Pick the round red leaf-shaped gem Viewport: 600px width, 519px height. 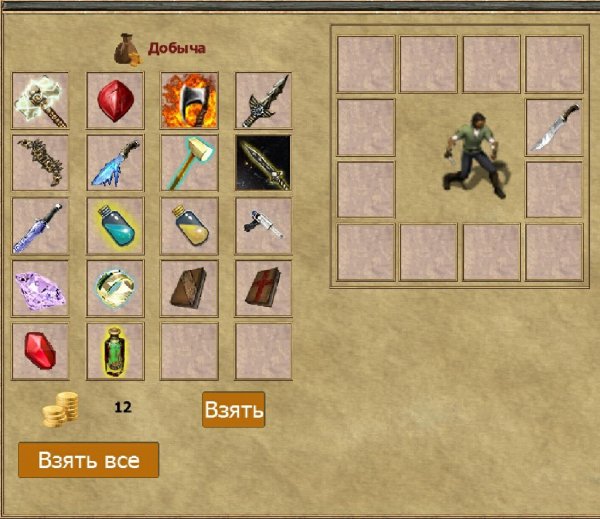click(115, 101)
